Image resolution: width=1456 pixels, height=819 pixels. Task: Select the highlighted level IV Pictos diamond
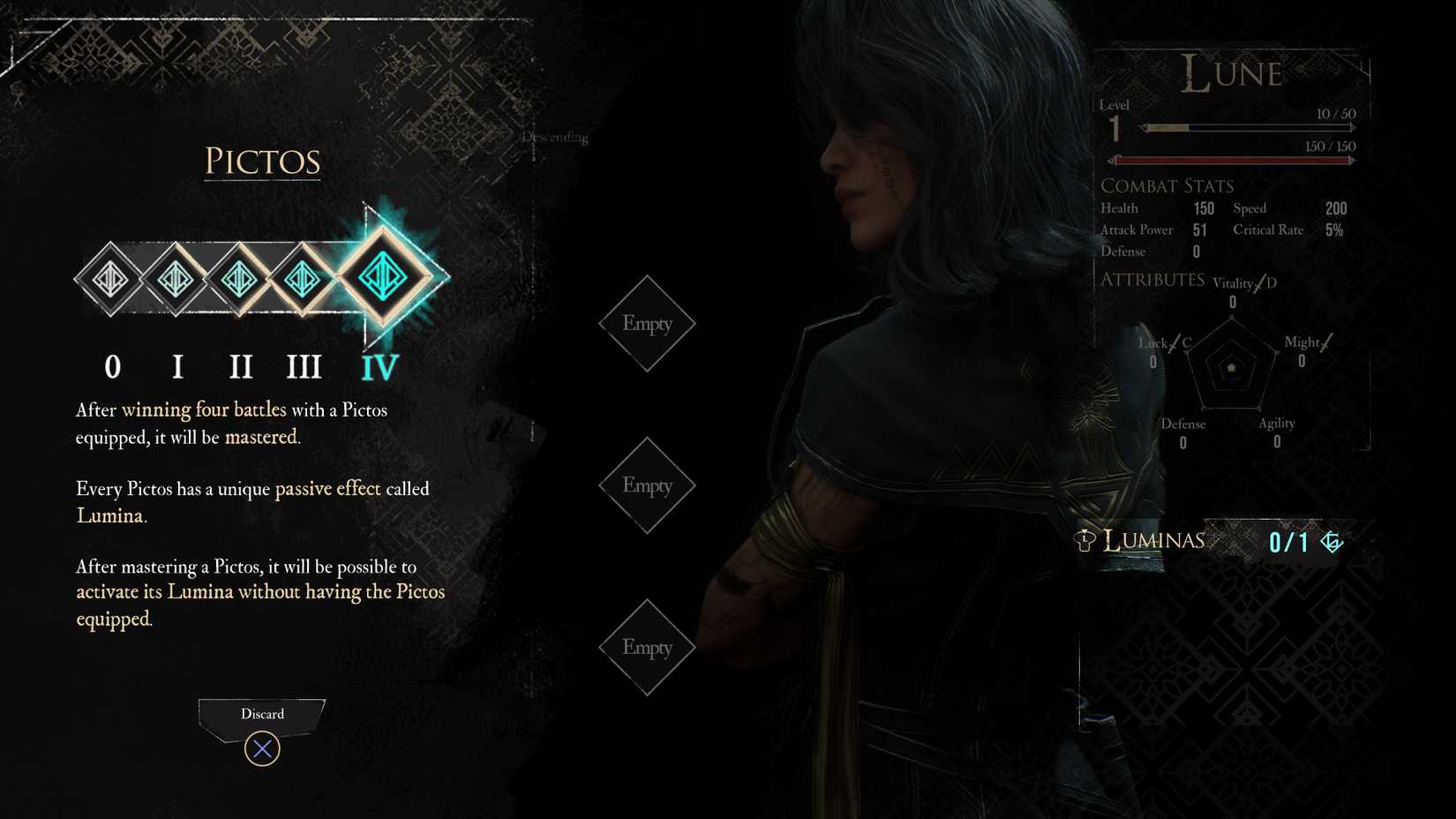tap(383, 275)
